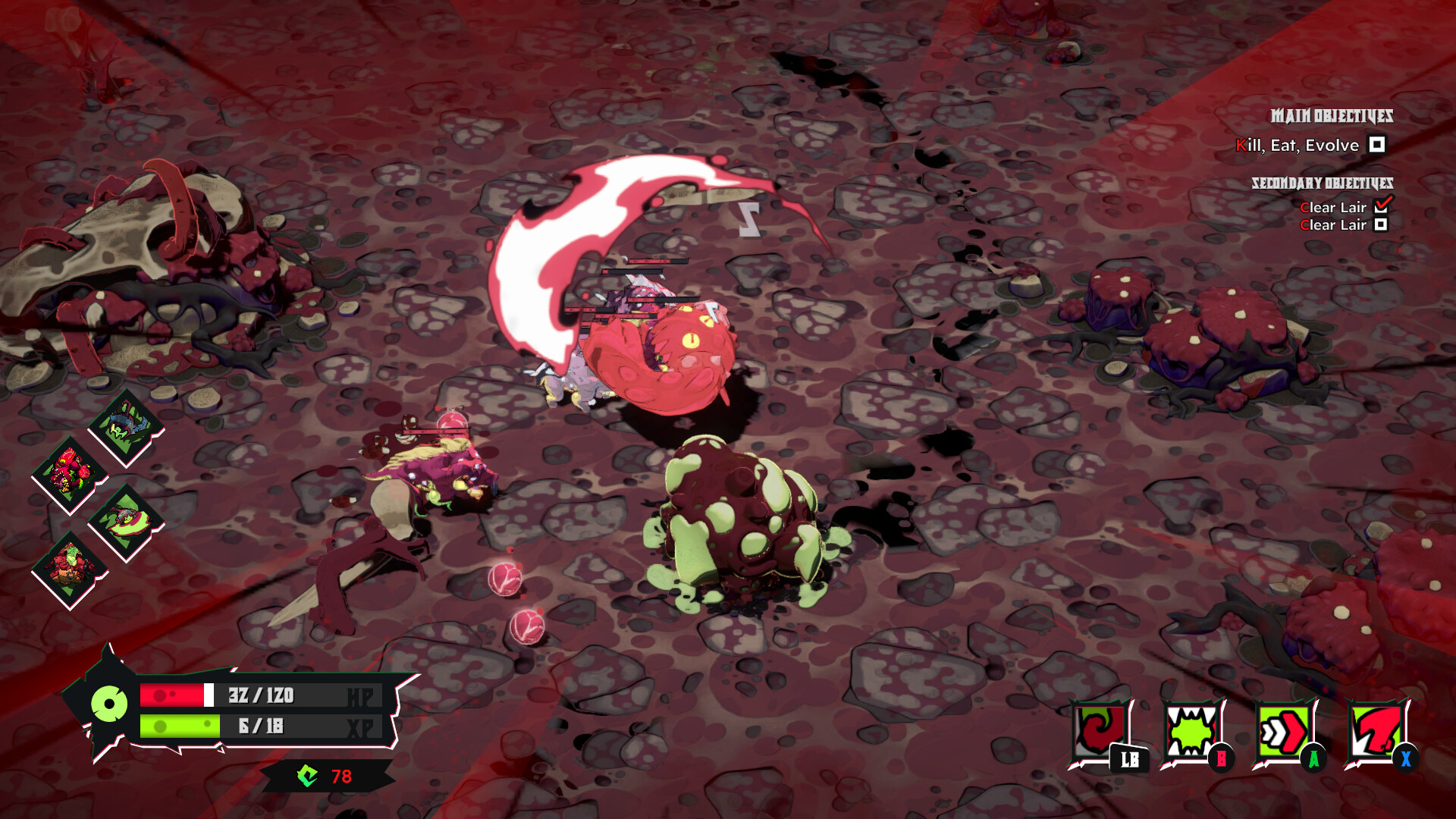Viewport: 1456px width, 819px height.
Task: Click the Kill, Eat, Evolve objective label
Action: [x=1298, y=144]
